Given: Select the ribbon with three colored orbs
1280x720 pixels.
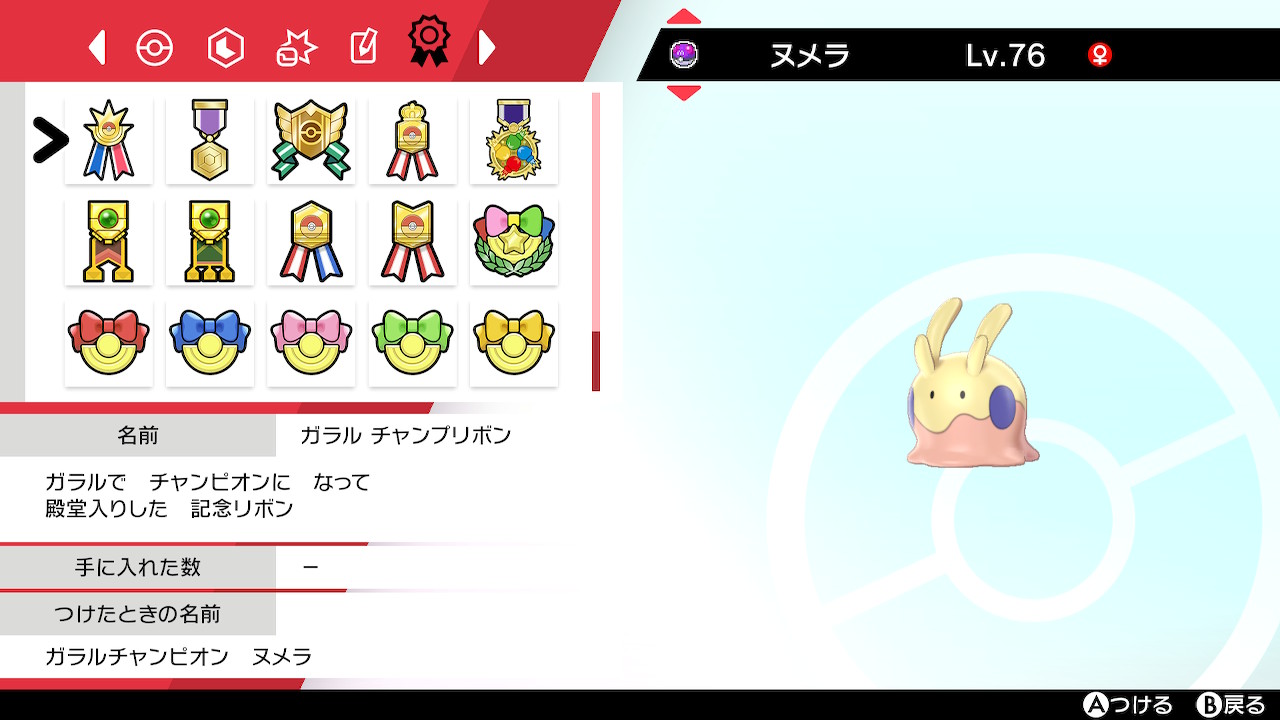Looking at the screenshot, I should coord(514,139).
